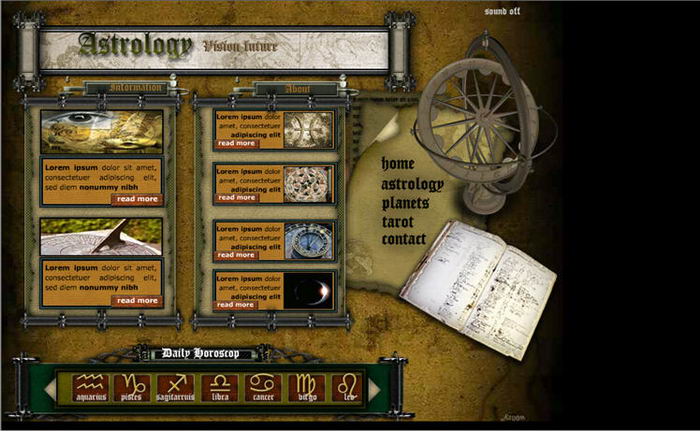Click the sundial picture in Information

click(x=101, y=237)
